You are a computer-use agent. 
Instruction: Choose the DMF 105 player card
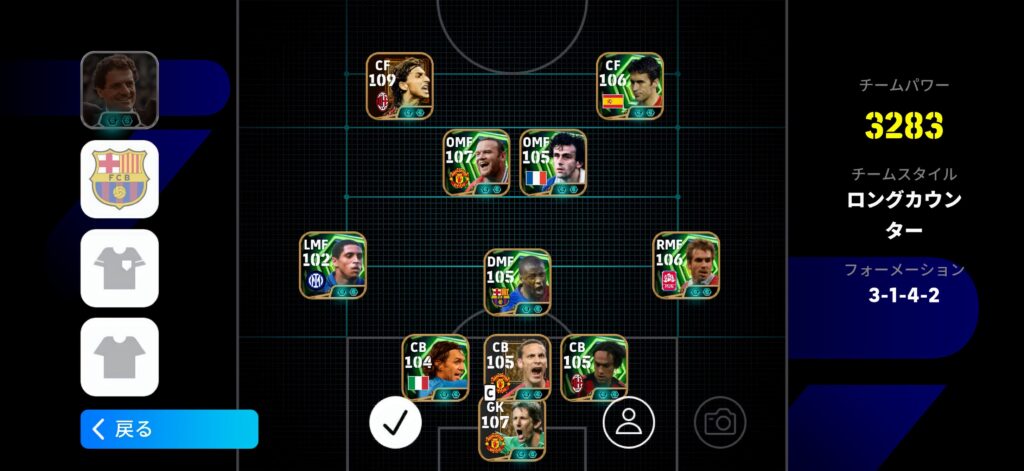pos(517,282)
